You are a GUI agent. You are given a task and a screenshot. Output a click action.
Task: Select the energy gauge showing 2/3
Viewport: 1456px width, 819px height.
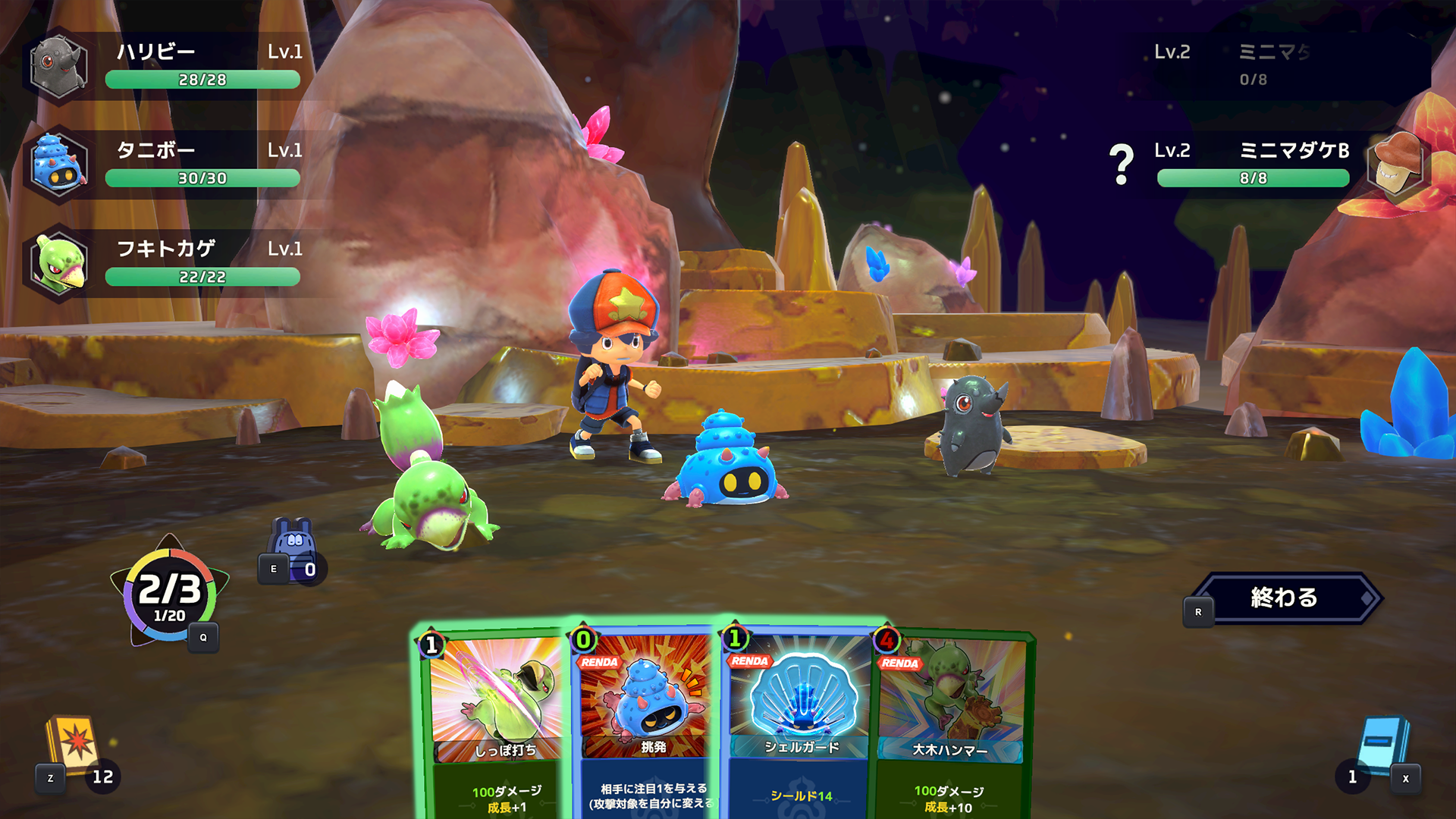click(170, 595)
